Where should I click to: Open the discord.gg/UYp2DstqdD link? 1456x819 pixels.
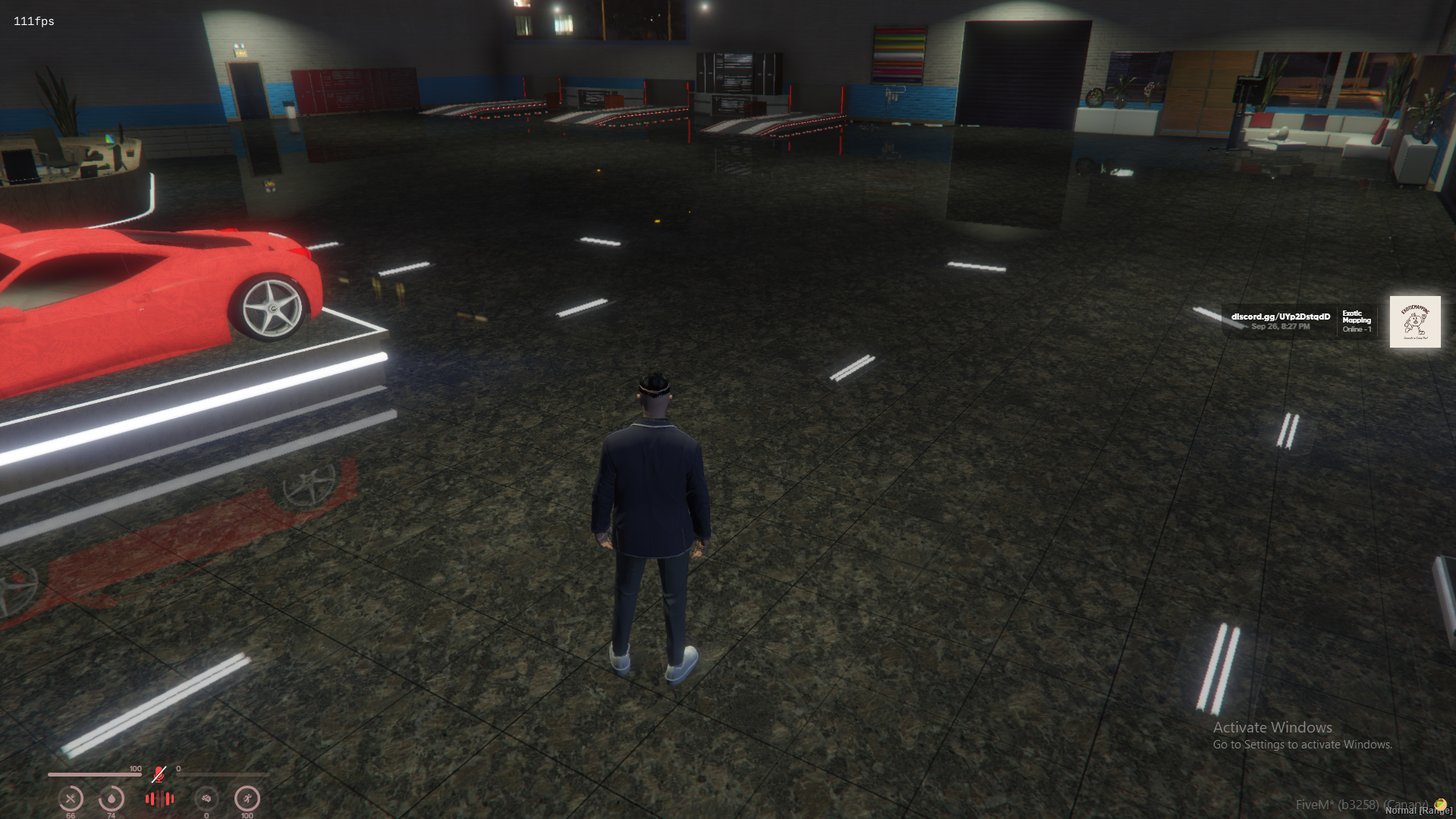(1281, 317)
